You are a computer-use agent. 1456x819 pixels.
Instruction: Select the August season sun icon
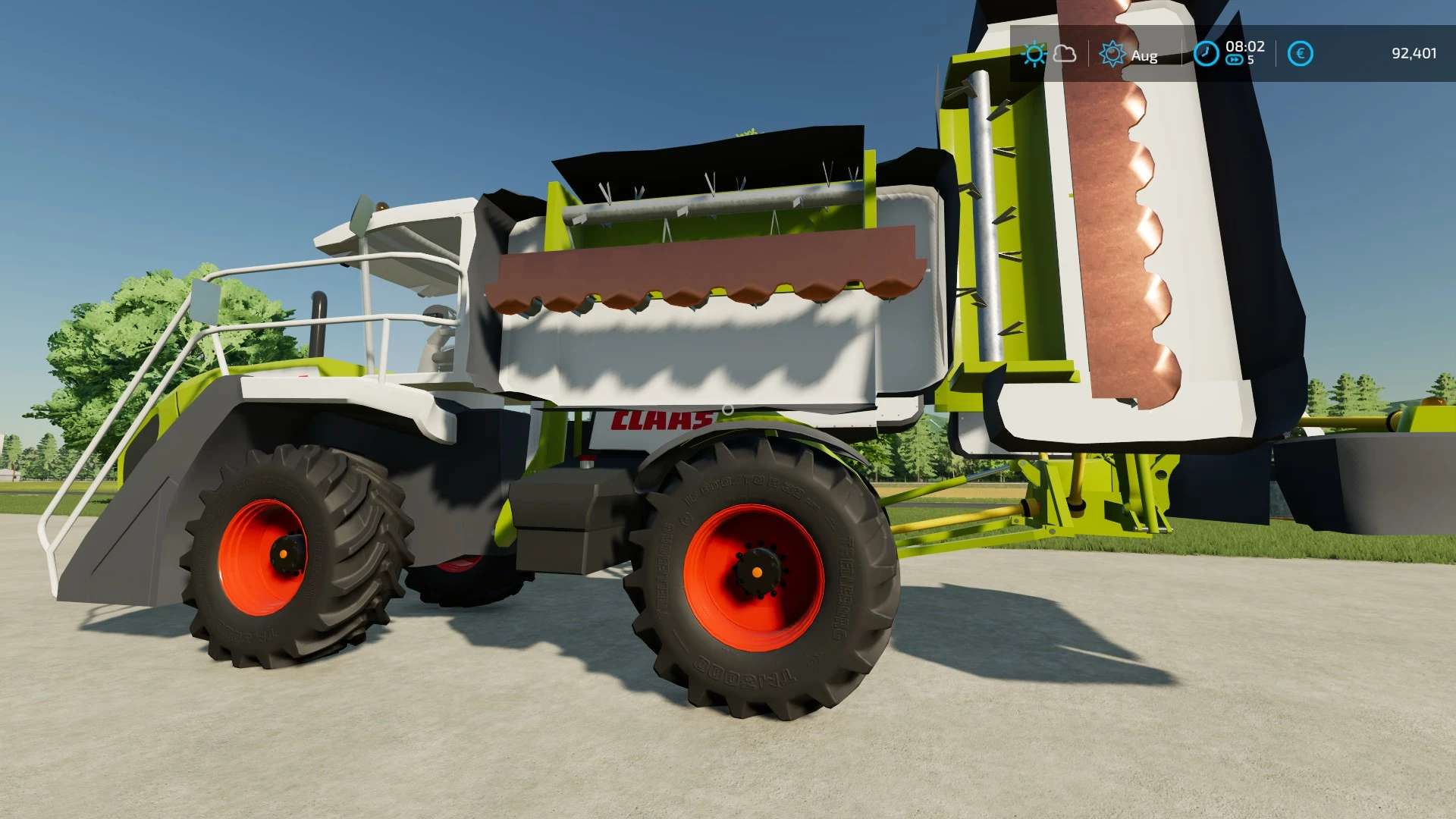click(1112, 54)
